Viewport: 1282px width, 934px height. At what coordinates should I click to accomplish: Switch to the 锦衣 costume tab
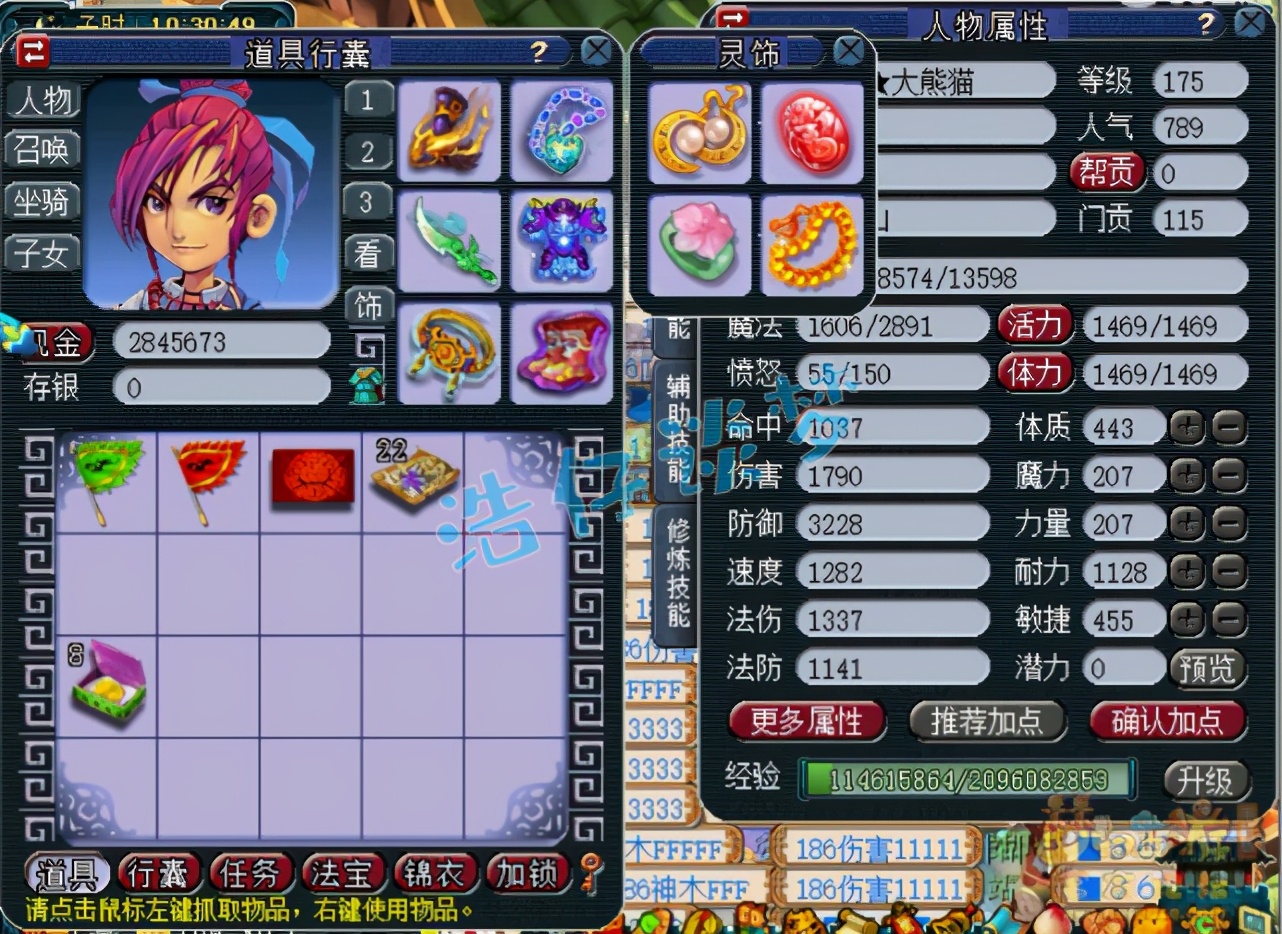(434, 873)
